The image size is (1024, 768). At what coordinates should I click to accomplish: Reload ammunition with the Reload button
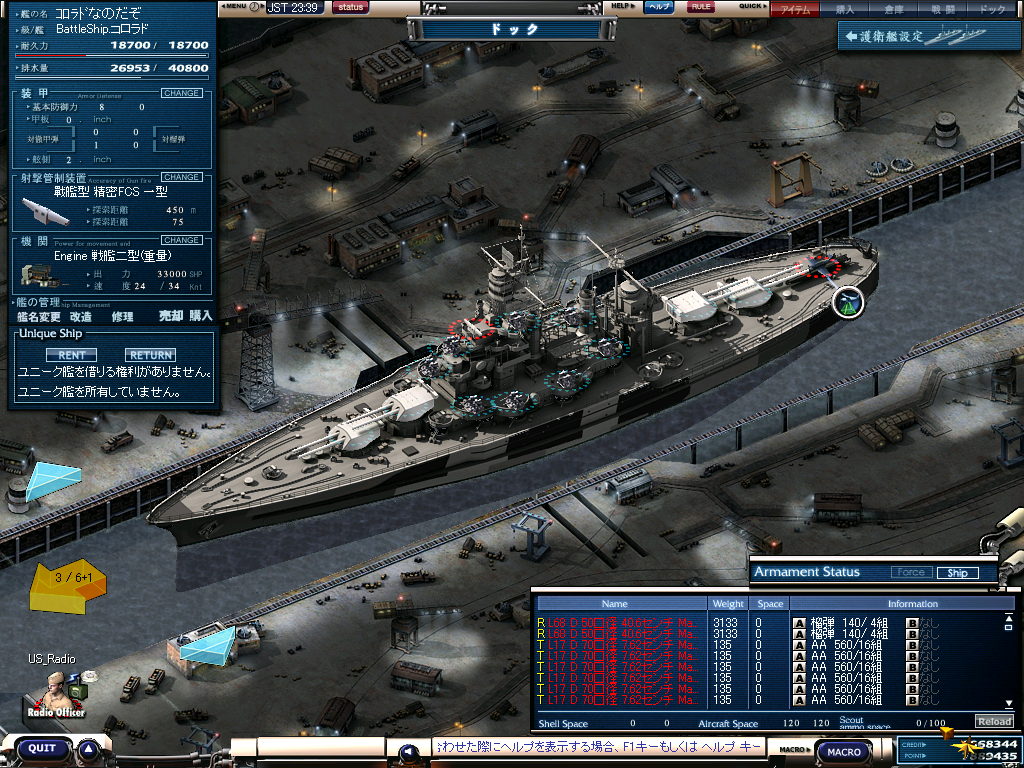(x=994, y=722)
